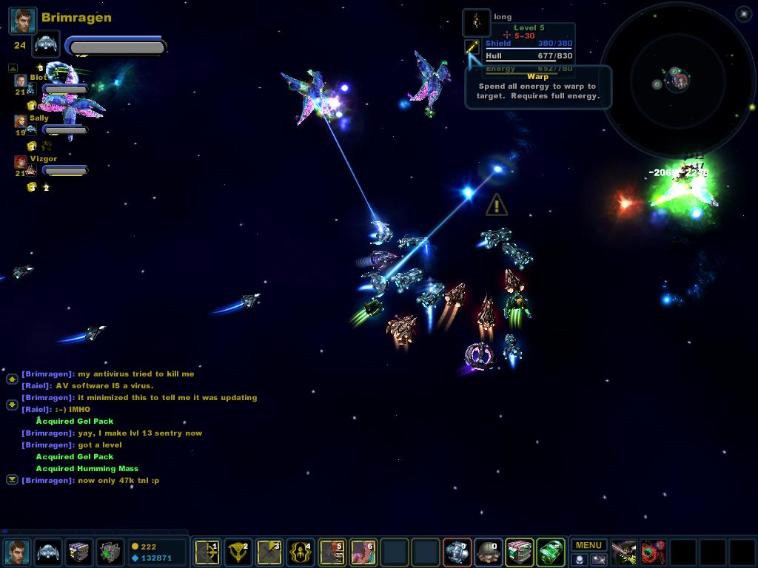Viewport: 758px width, 568px height.
Task: Click the target ship portrait box
Action: 476,21
